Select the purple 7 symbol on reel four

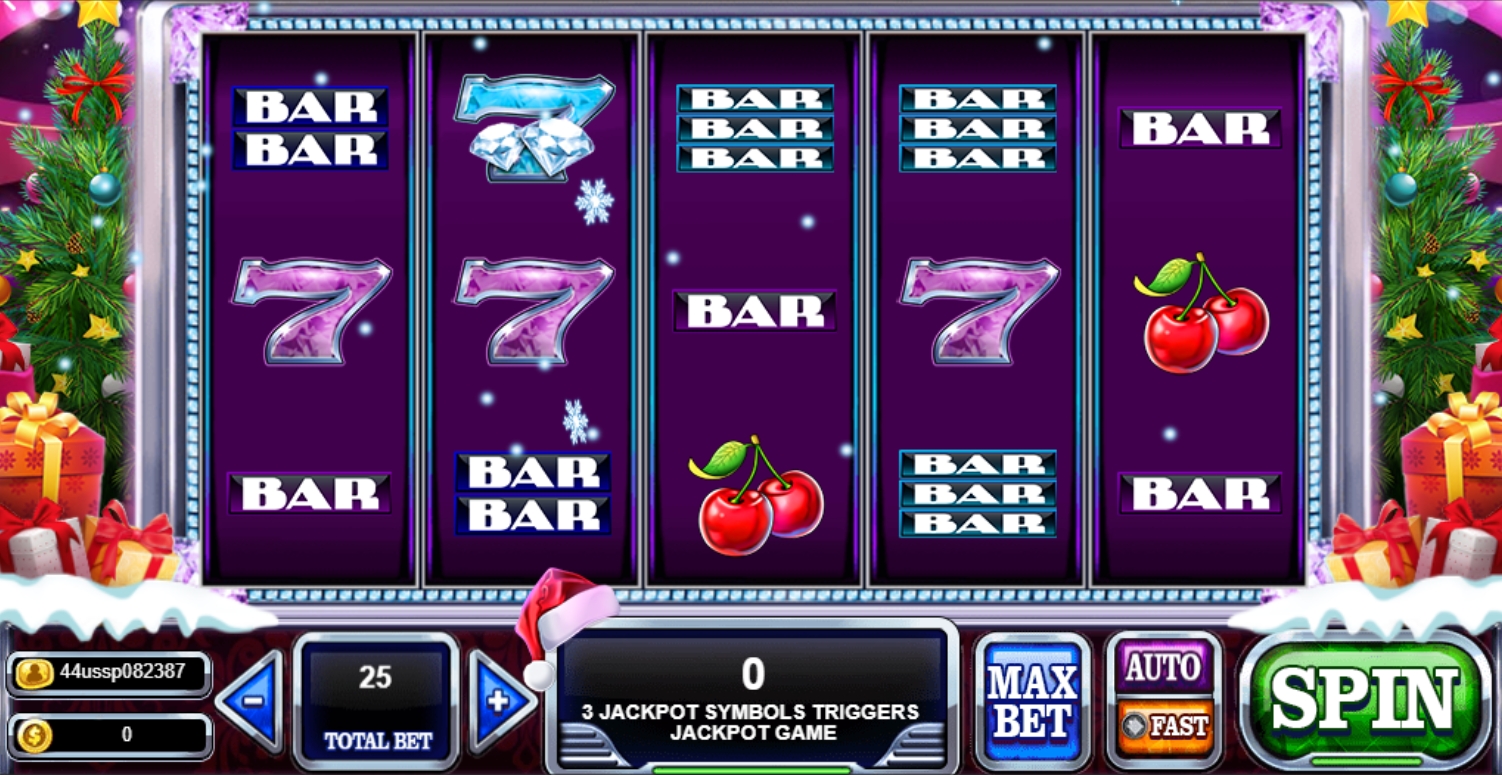(975, 310)
